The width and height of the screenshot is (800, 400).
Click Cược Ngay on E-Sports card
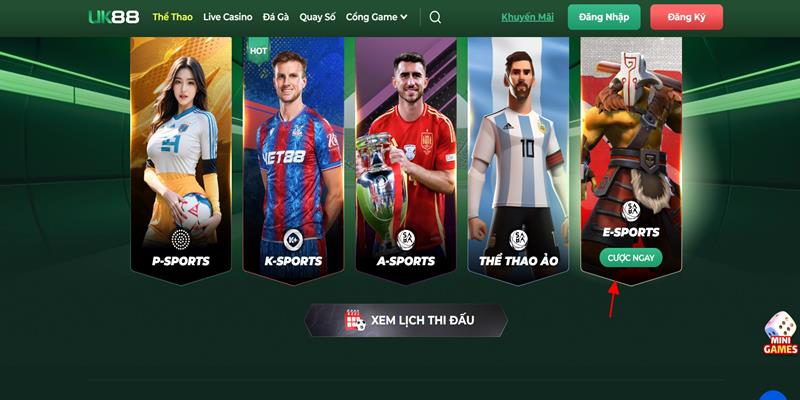pyautogui.click(x=631, y=257)
